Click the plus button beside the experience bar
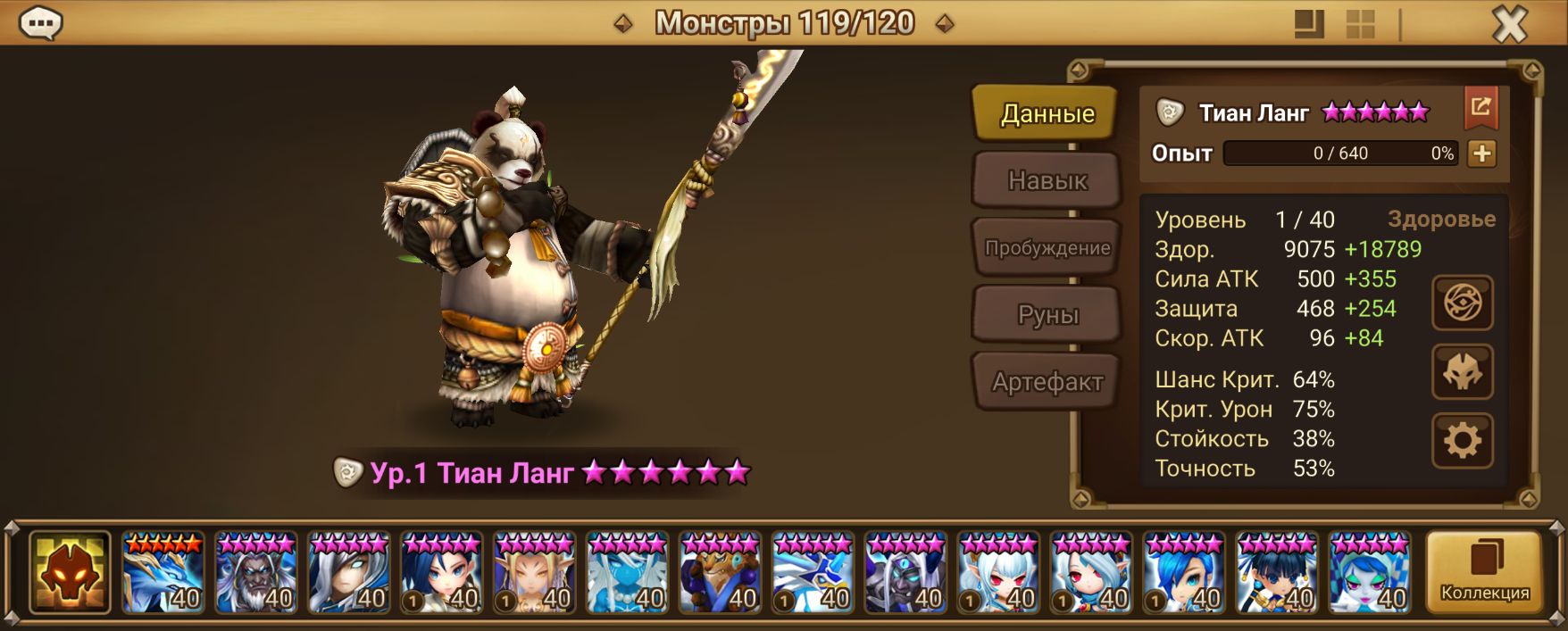This screenshot has width=1568, height=631. pyautogui.click(x=1481, y=154)
